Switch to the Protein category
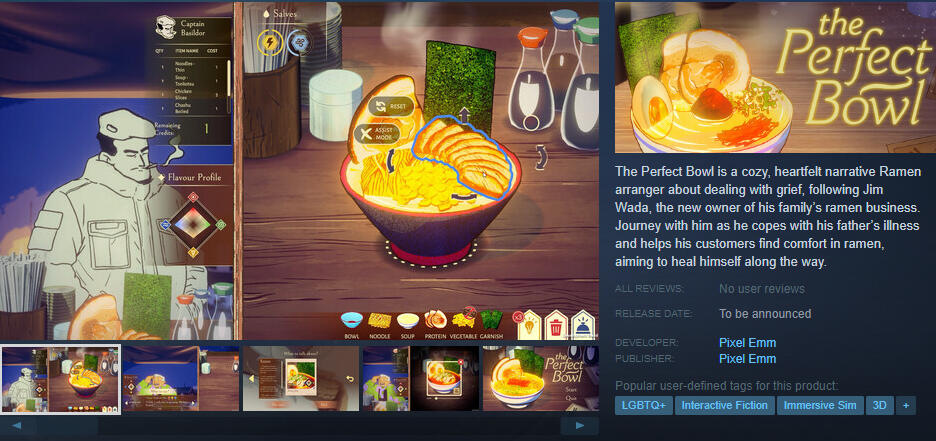 (x=436, y=322)
